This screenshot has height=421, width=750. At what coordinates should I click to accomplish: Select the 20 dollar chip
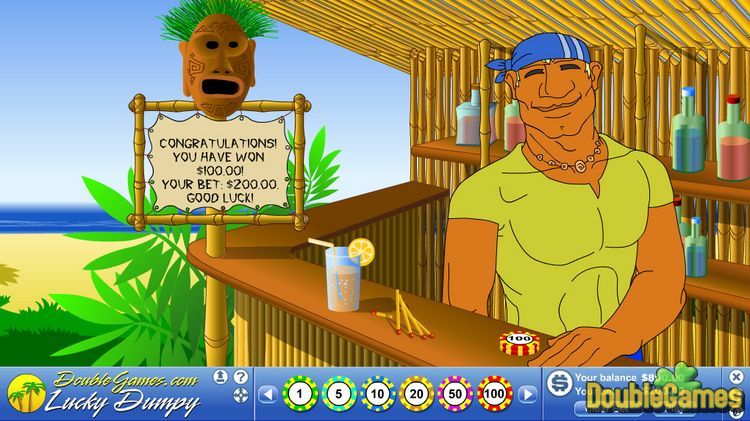point(416,394)
